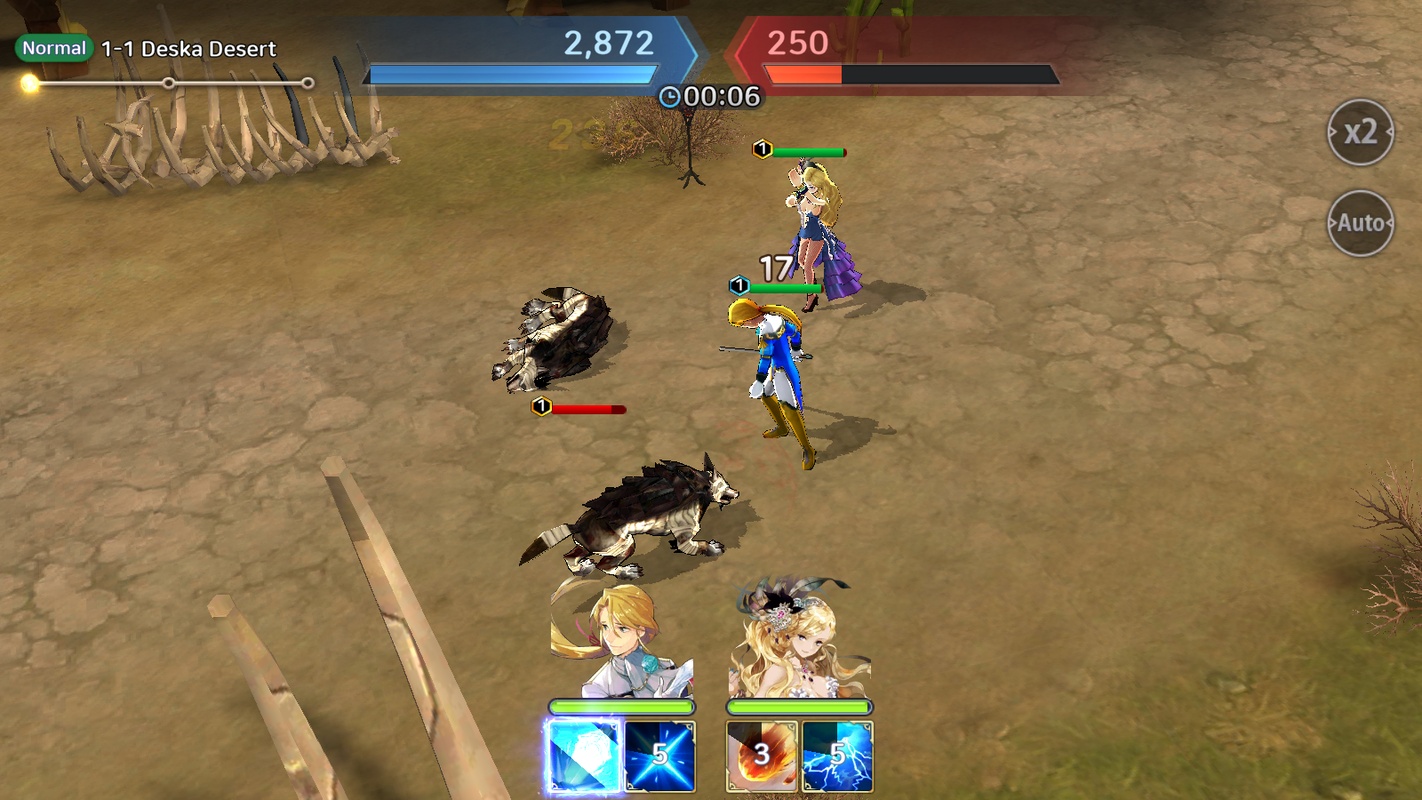Cast the lightning storm skill
Viewport: 1422px width, 800px height.
pos(838,756)
